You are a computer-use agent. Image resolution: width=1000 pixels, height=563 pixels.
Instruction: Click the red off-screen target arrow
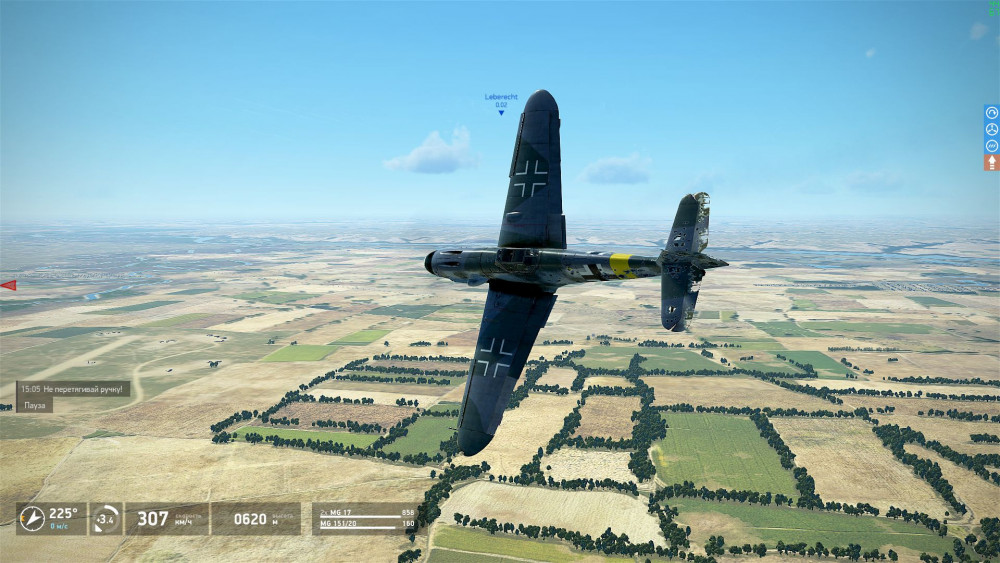[x=8, y=285]
